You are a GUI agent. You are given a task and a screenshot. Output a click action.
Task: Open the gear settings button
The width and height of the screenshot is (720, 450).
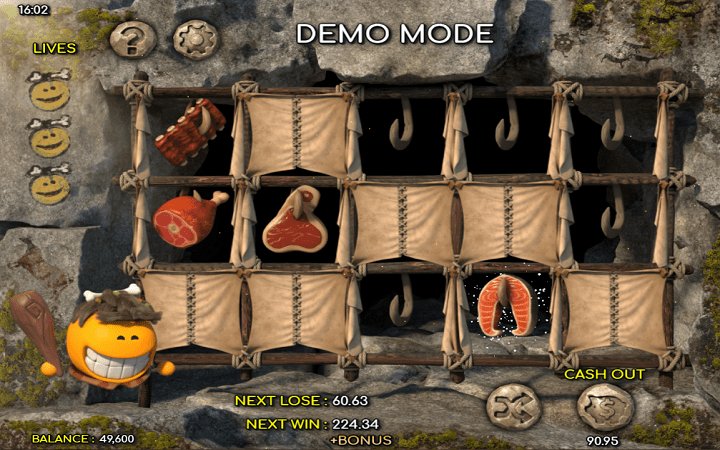pos(196,39)
